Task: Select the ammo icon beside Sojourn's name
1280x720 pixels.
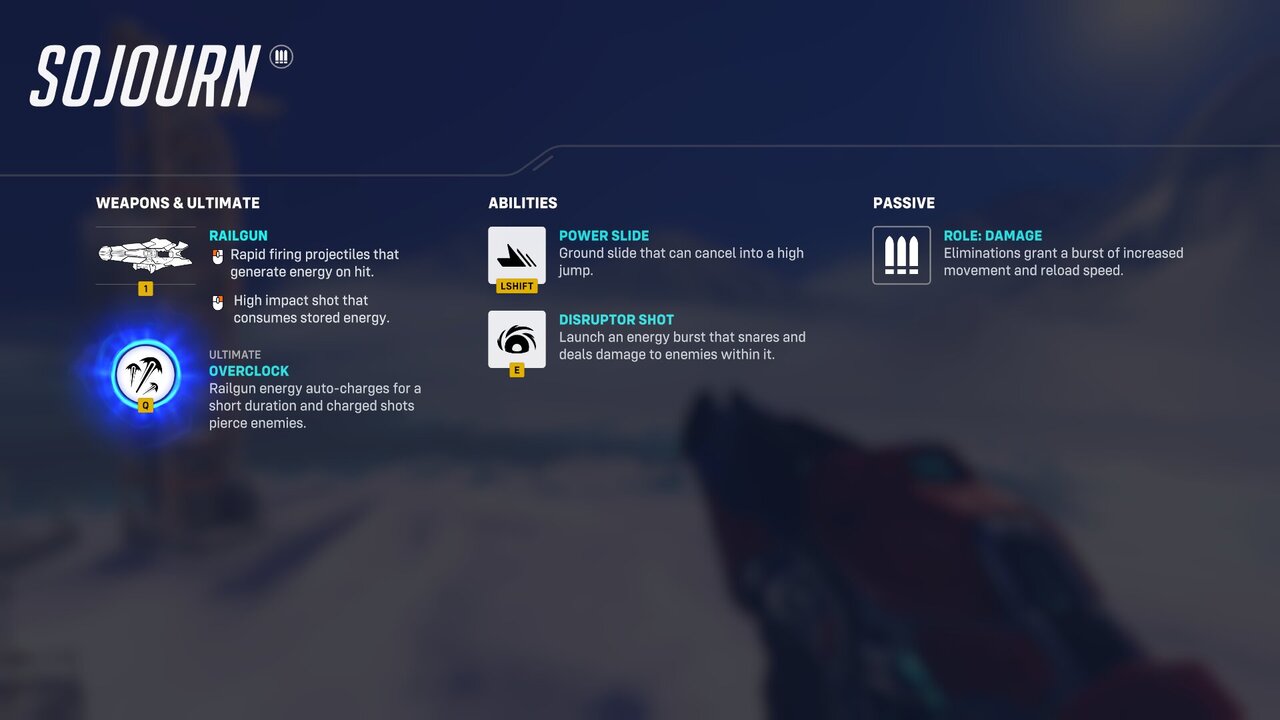Action: click(279, 58)
